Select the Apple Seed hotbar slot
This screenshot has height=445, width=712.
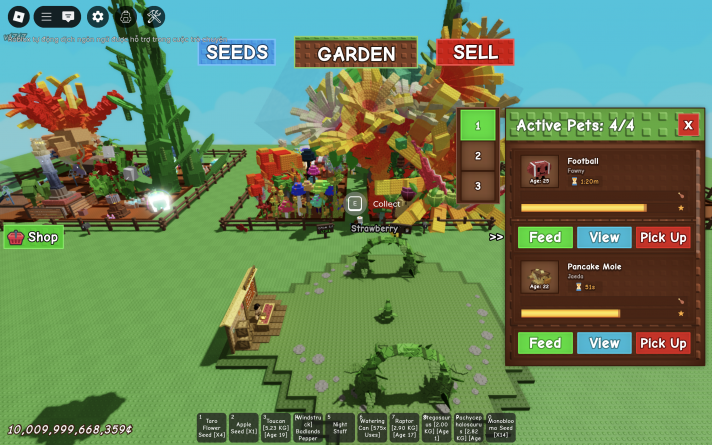tap(244, 427)
